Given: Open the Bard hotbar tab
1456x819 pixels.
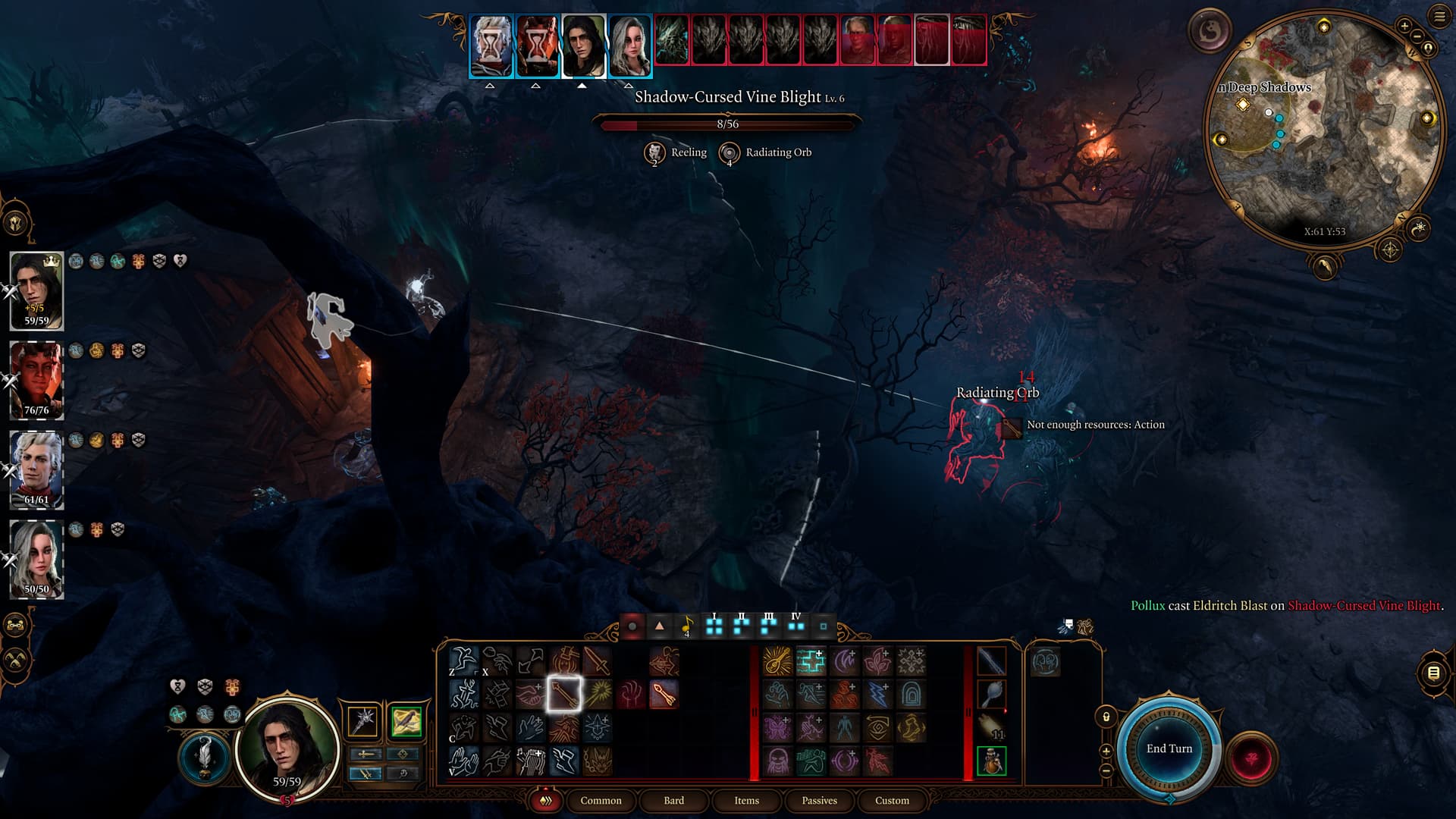Looking at the screenshot, I should click(673, 800).
